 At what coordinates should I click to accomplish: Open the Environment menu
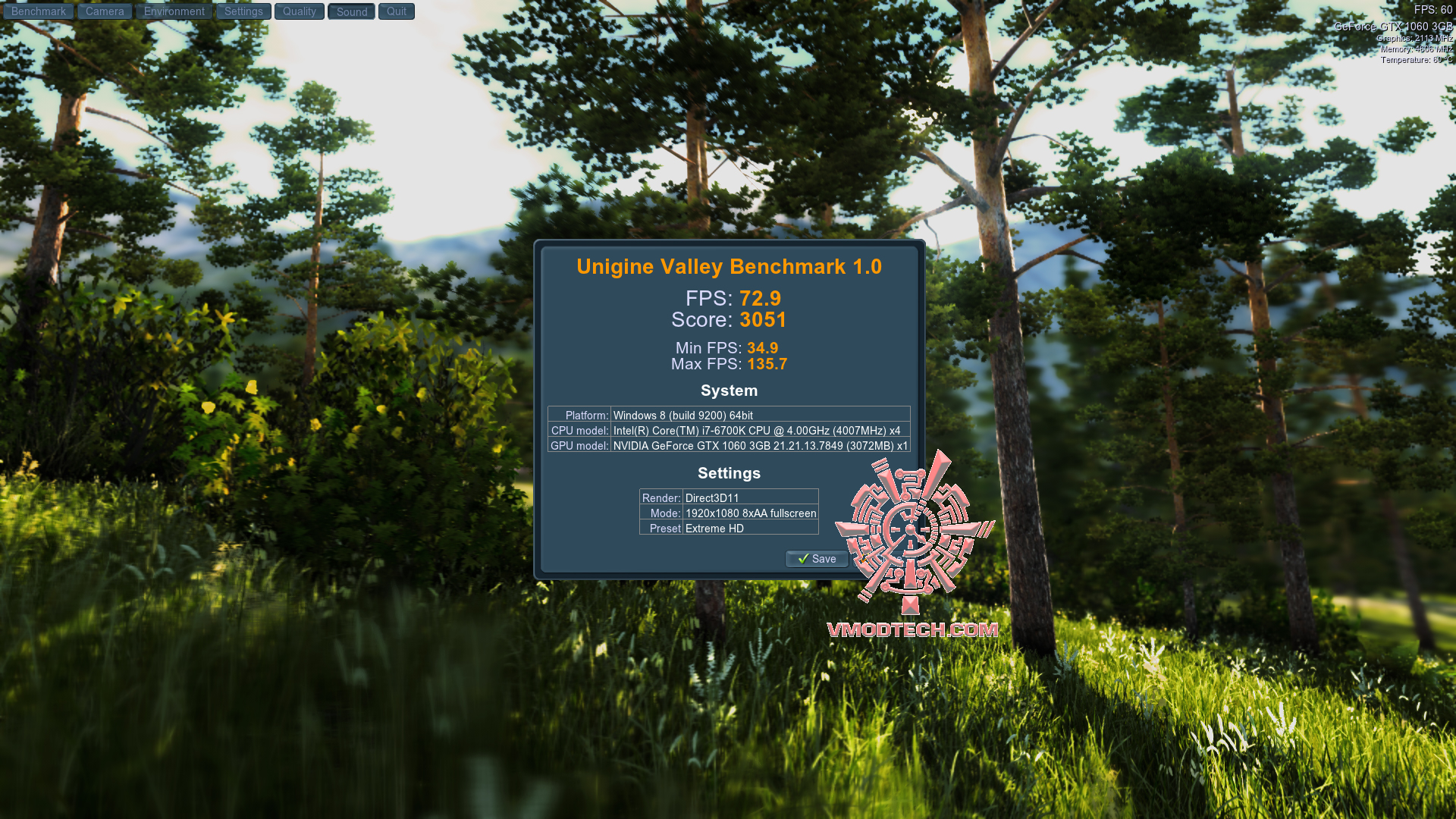(174, 11)
